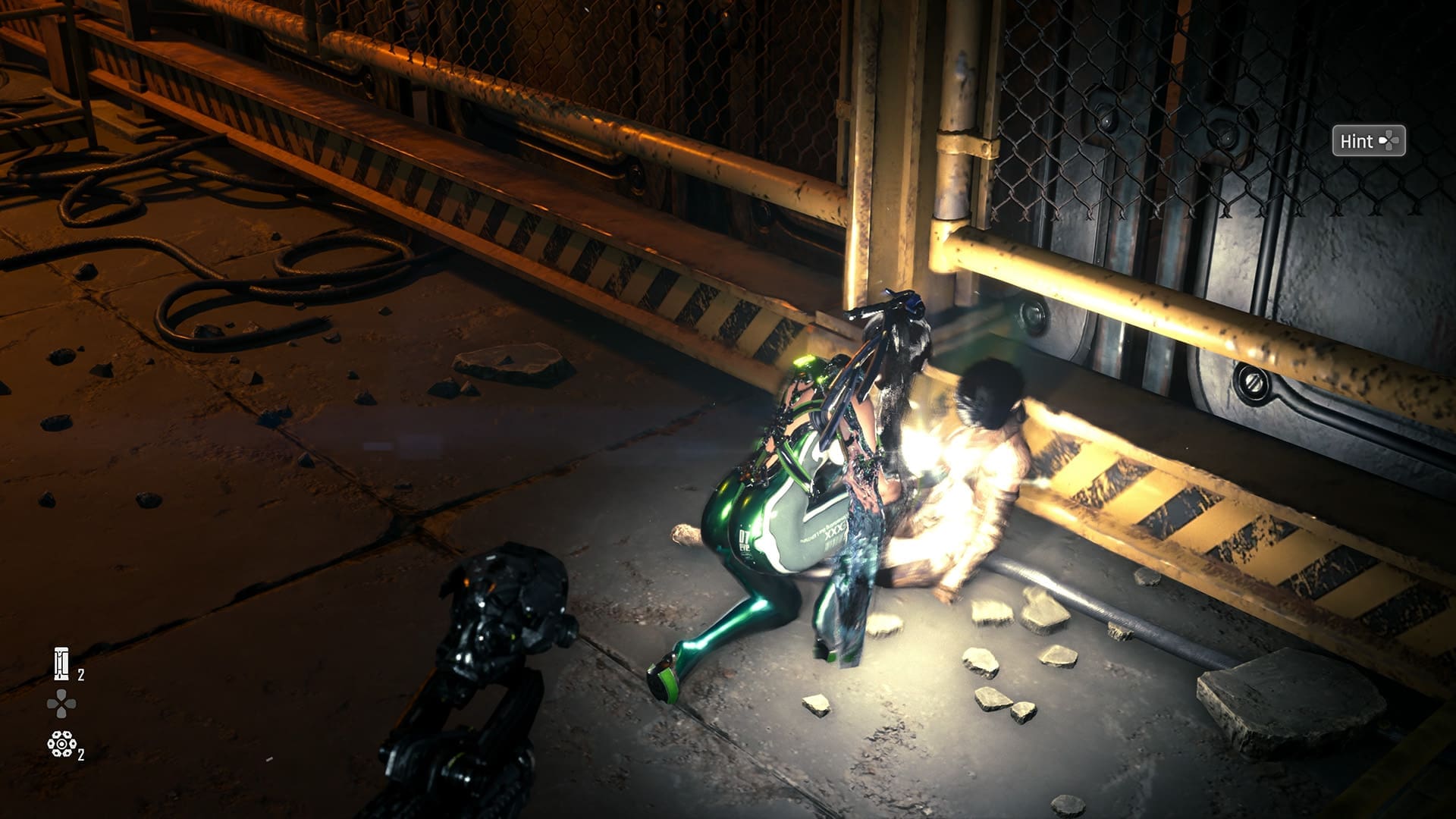1456x819 pixels.
Task: Tap the up arrow of the HUD d-pad
Action: tap(60, 695)
